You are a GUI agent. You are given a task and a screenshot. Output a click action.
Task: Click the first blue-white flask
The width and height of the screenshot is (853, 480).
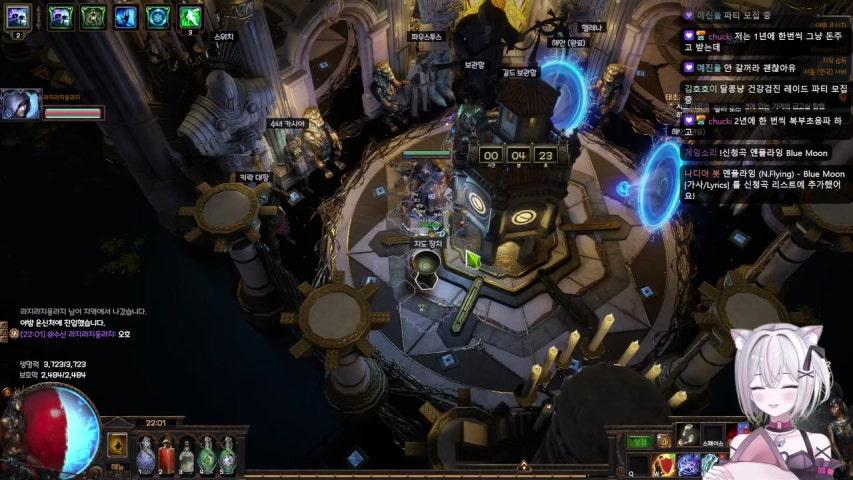(x=146, y=456)
